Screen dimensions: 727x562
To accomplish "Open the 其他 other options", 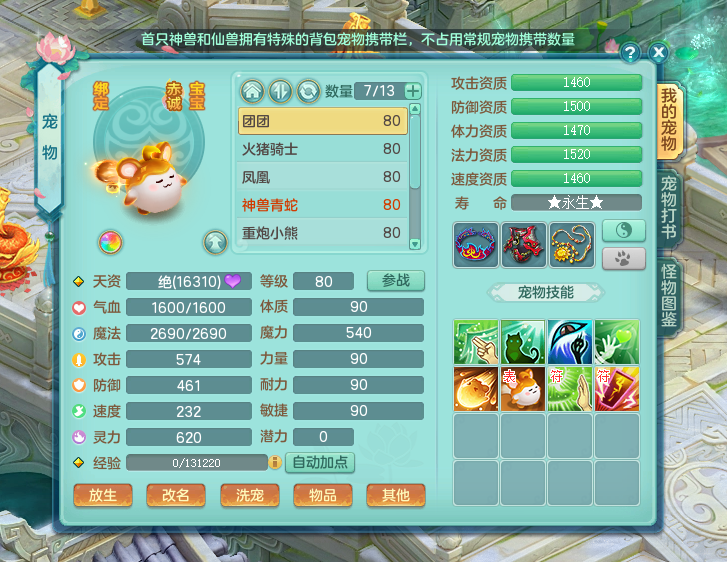I will (x=395, y=495).
